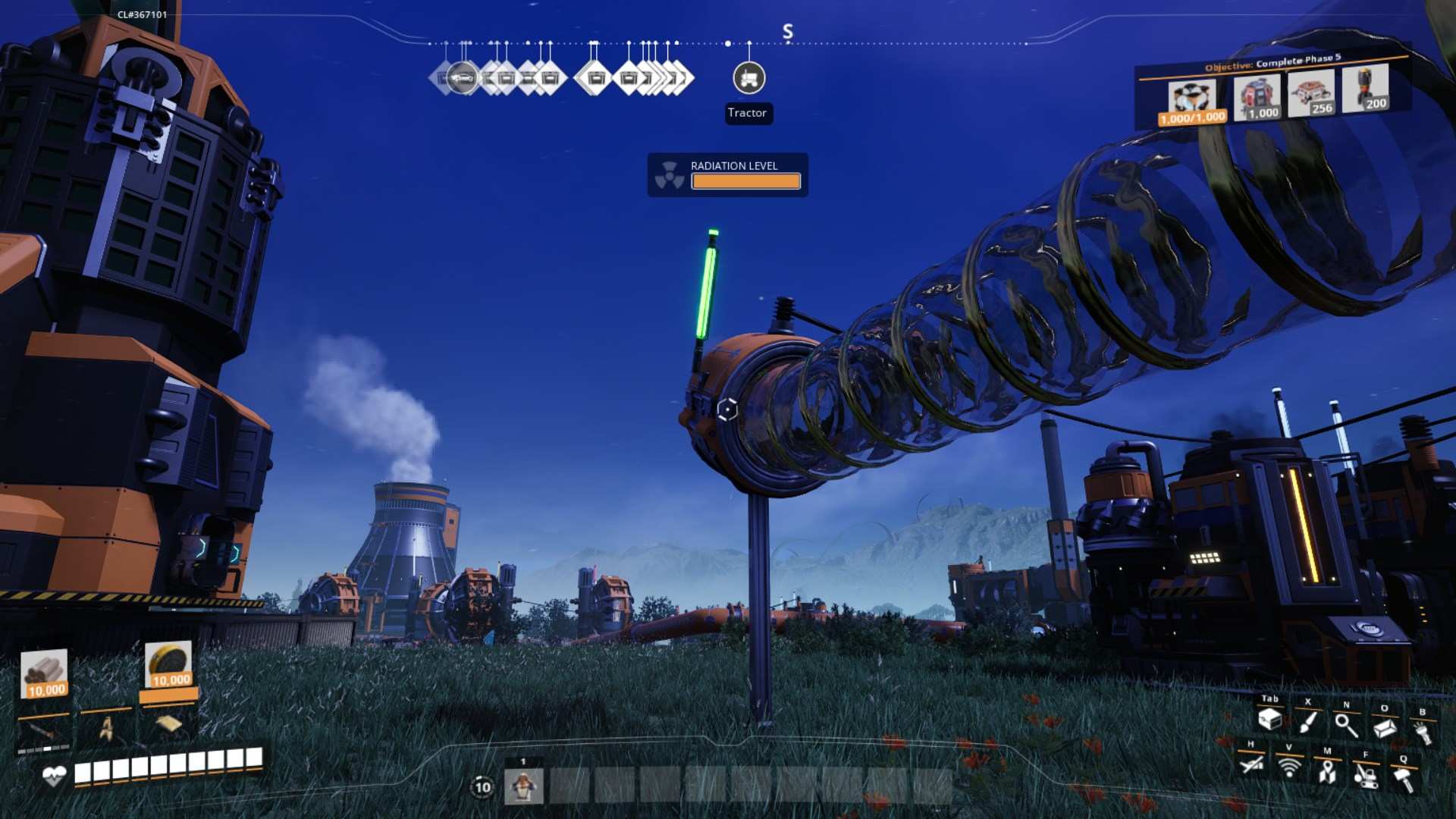Open the paintbrush customizer icon

pyautogui.click(x=1307, y=721)
